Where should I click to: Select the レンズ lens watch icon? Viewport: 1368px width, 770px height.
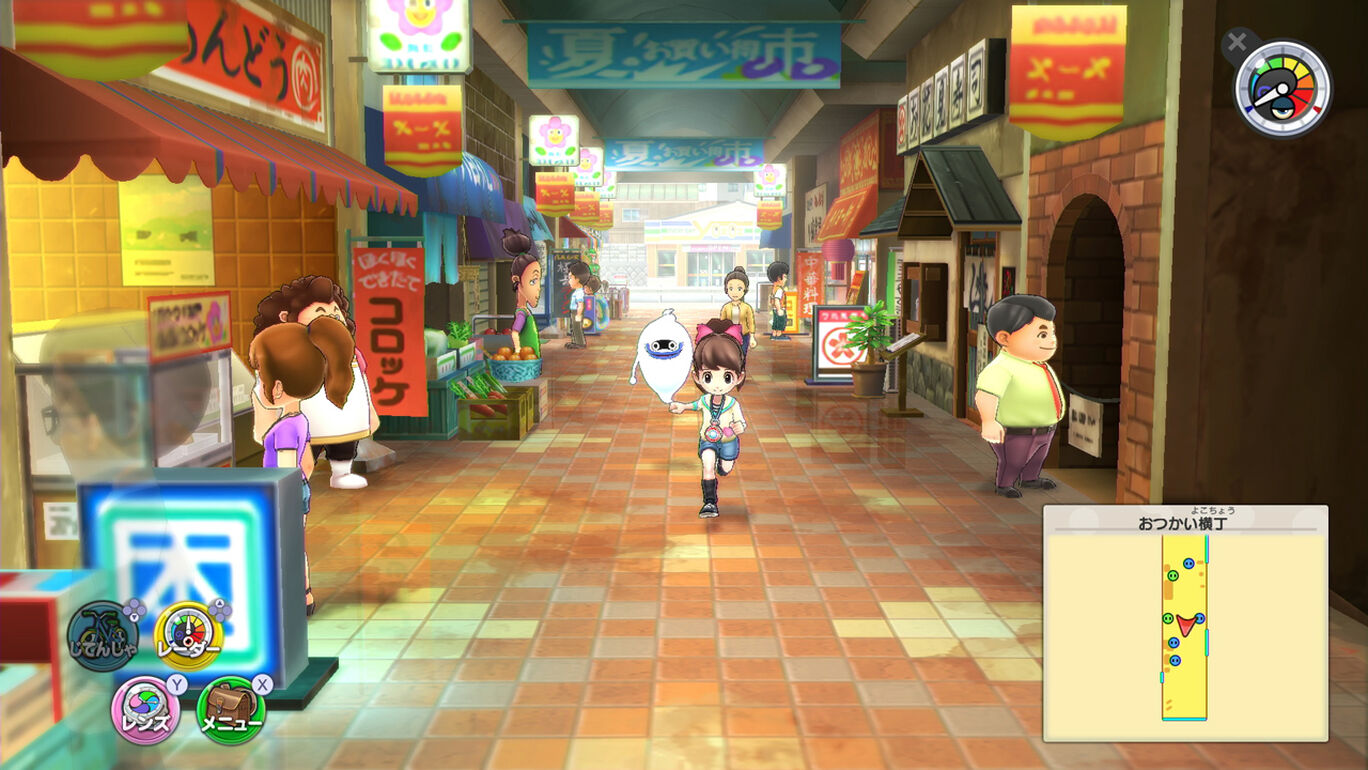click(x=147, y=704)
